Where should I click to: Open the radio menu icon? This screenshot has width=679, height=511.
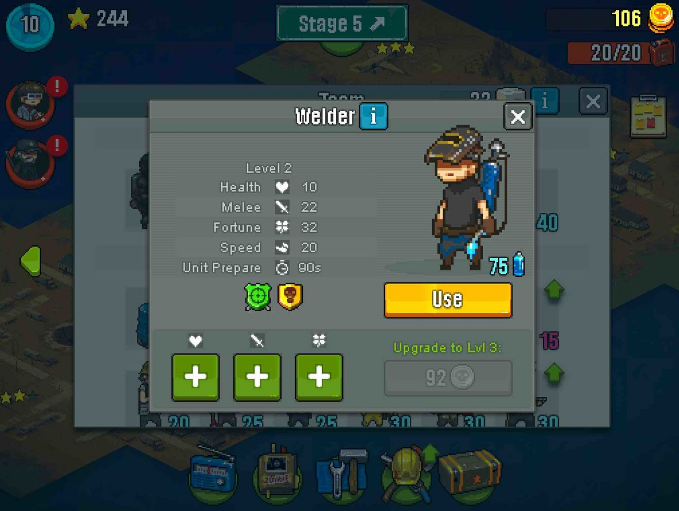click(x=212, y=471)
